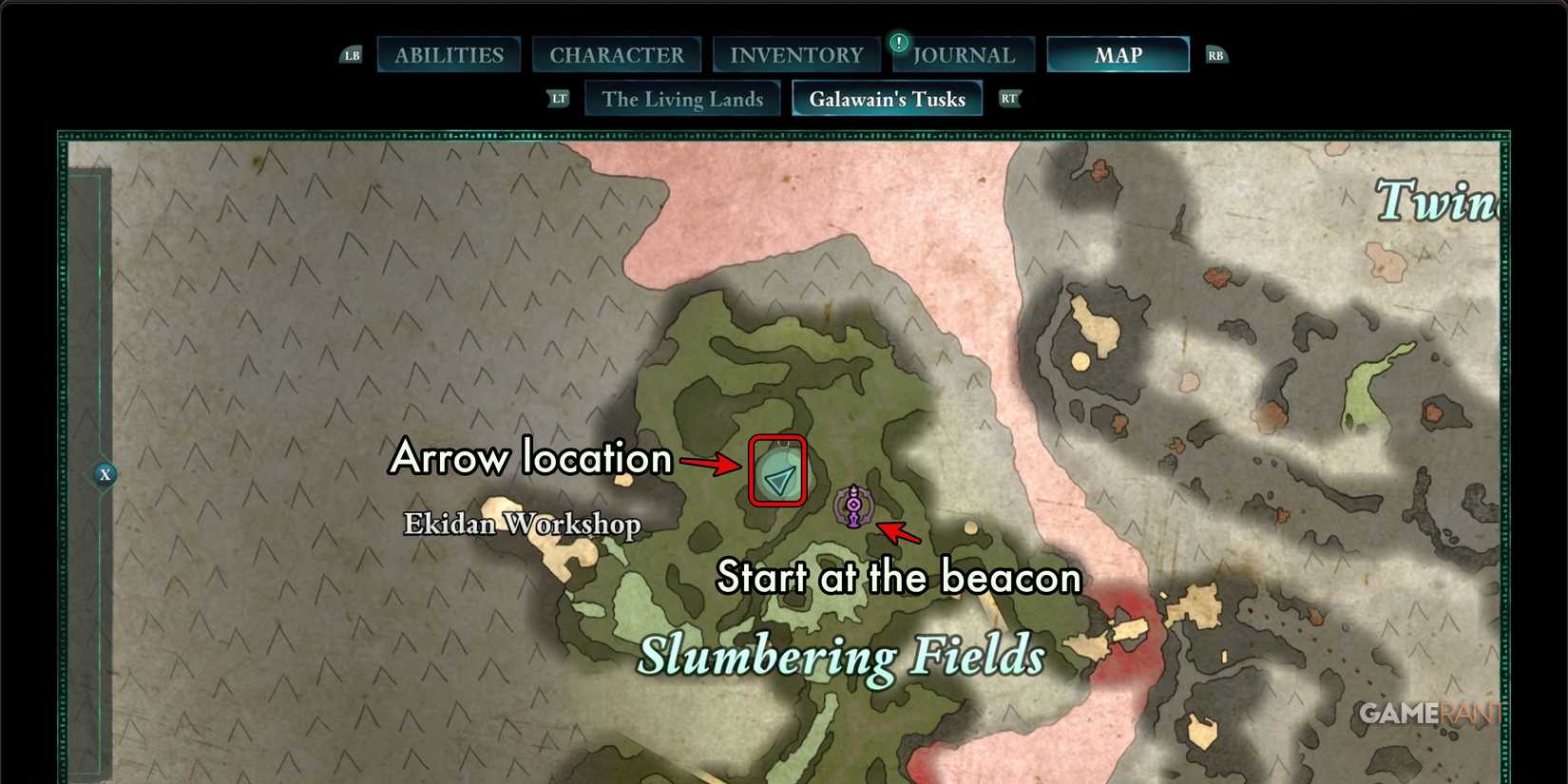Screen dimensions: 1568x784
Task: Switch to the Inventory tab
Action: click(795, 54)
